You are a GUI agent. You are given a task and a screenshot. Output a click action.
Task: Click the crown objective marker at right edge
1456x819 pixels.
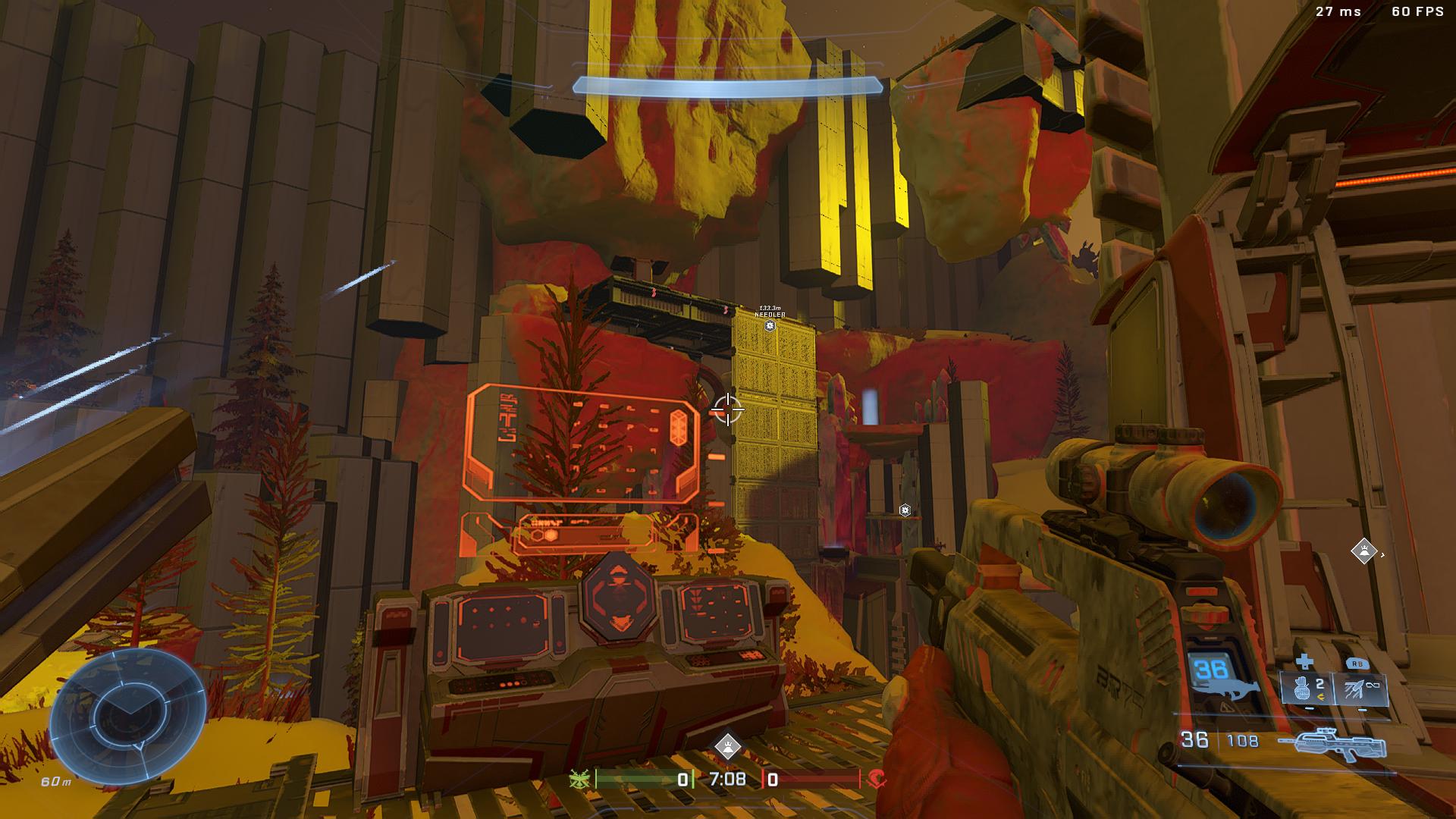(x=1364, y=551)
